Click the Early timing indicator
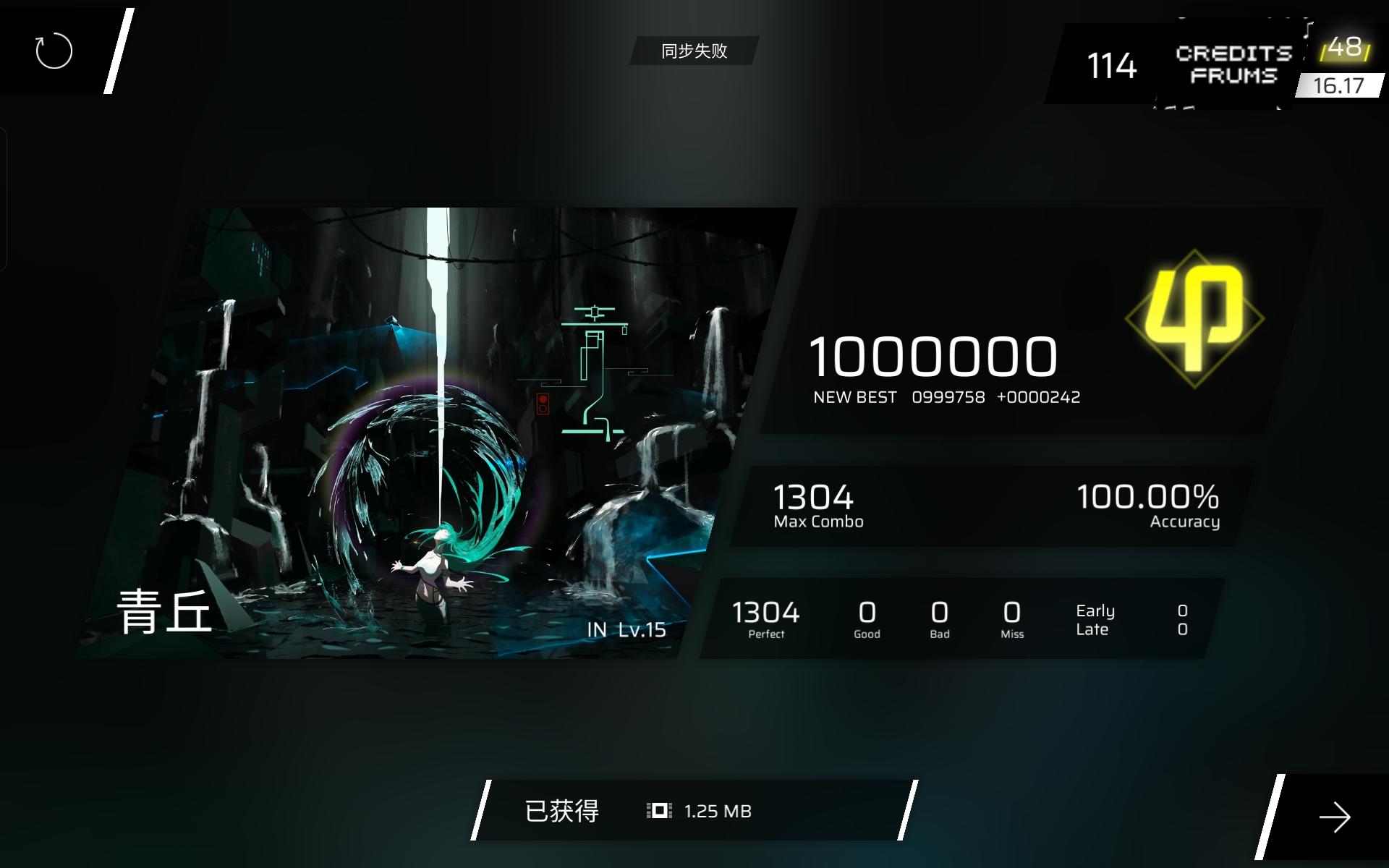This screenshot has width=1389, height=868. coord(1095,610)
